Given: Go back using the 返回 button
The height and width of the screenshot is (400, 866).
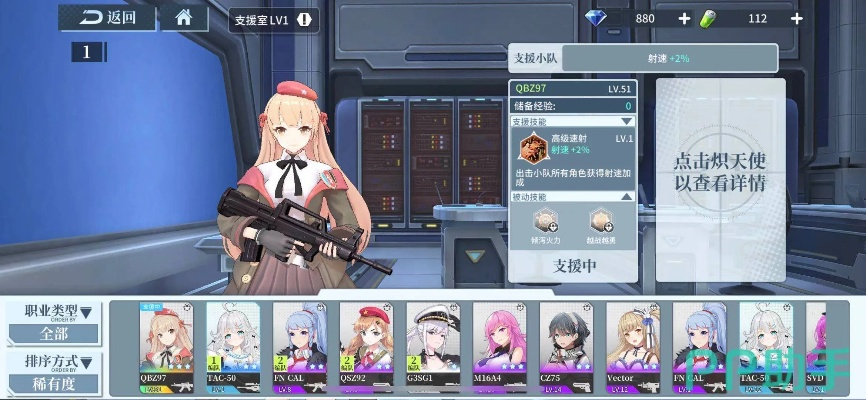Looking at the screenshot, I should (x=110, y=17).
